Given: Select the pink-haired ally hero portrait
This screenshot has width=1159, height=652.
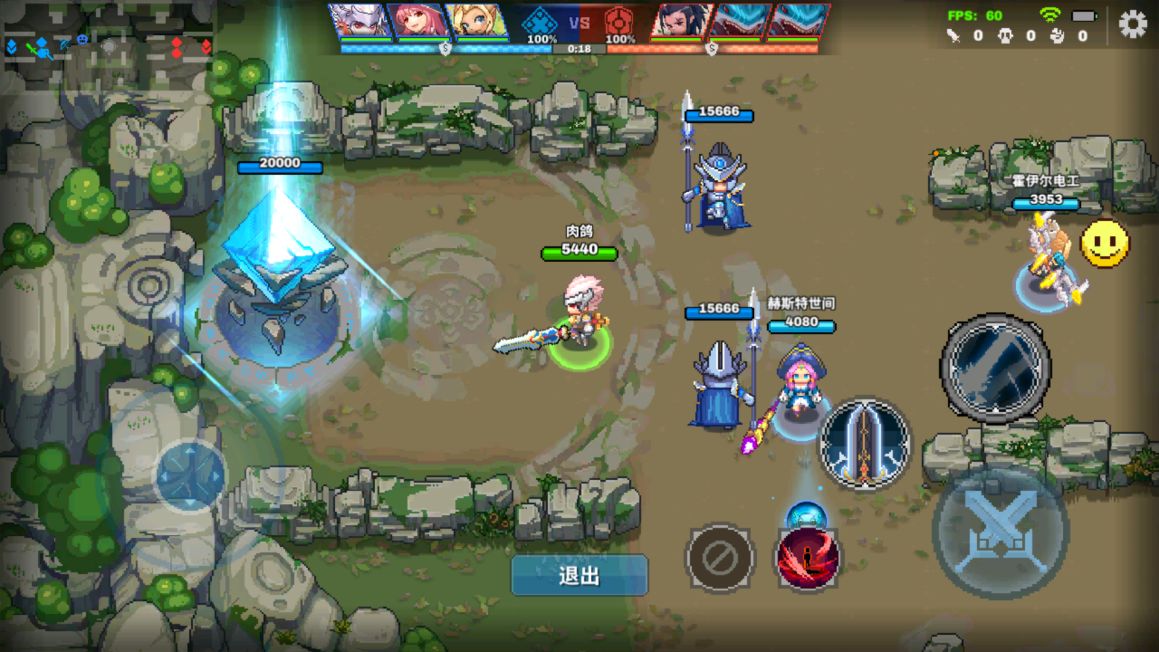Looking at the screenshot, I should [x=419, y=21].
